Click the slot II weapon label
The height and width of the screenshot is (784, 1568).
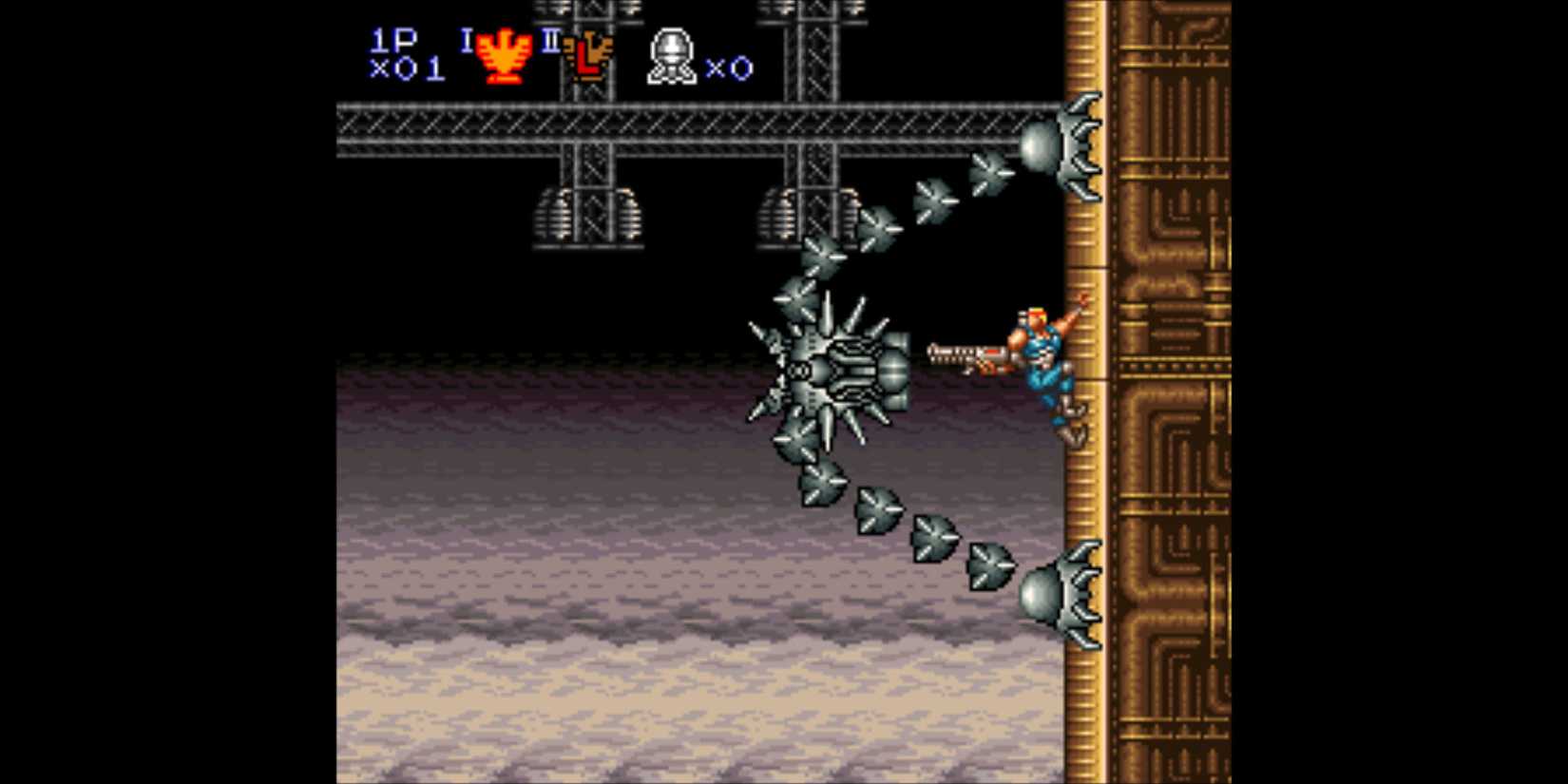[551, 42]
